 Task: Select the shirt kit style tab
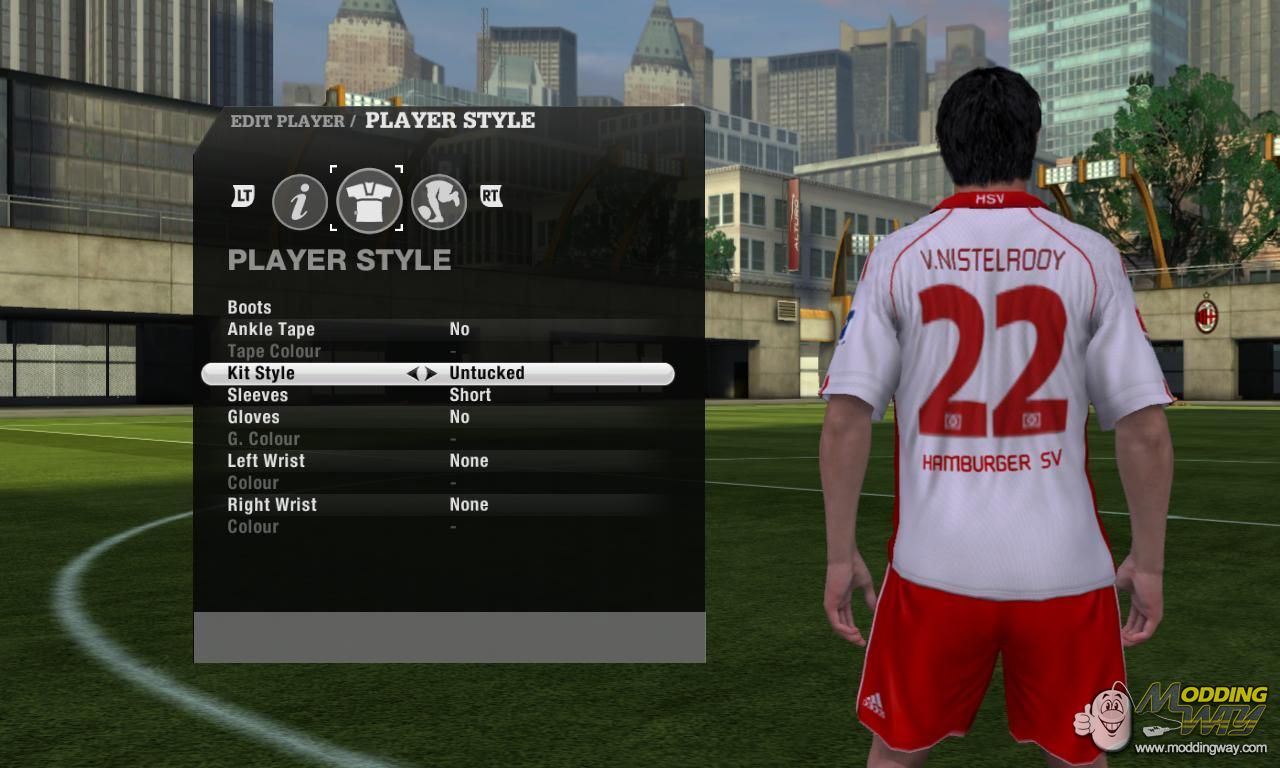click(x=369, y=200)
